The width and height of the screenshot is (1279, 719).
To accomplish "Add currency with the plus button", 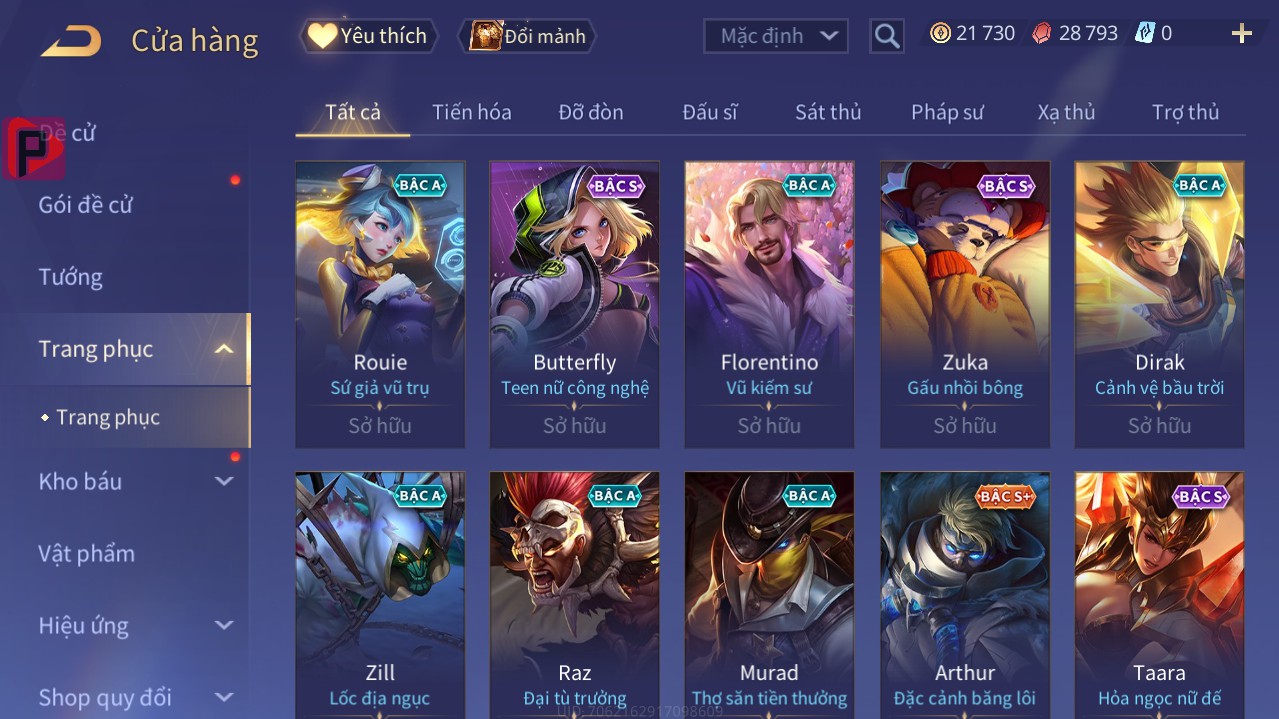I will [x=1241, y=34].
